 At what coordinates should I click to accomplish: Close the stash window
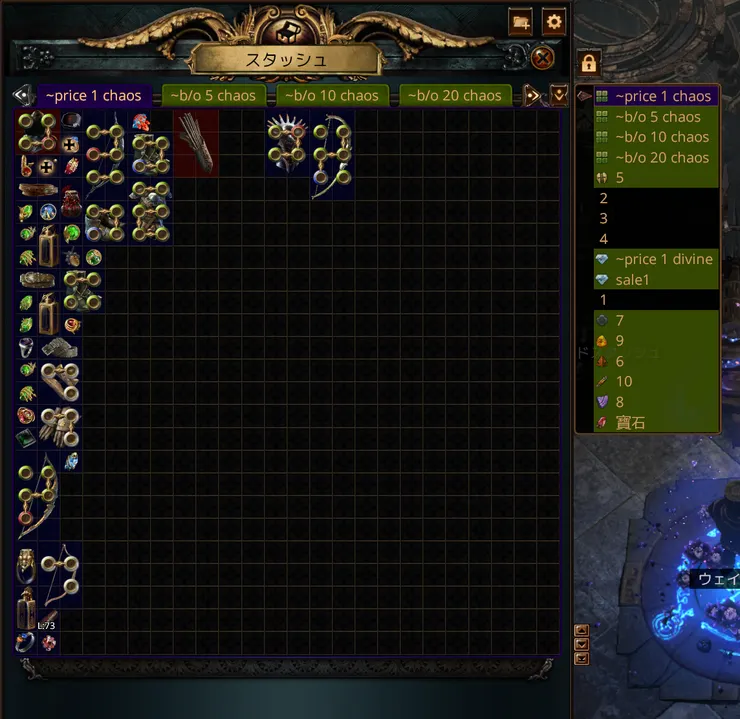[x=542, y=58]
